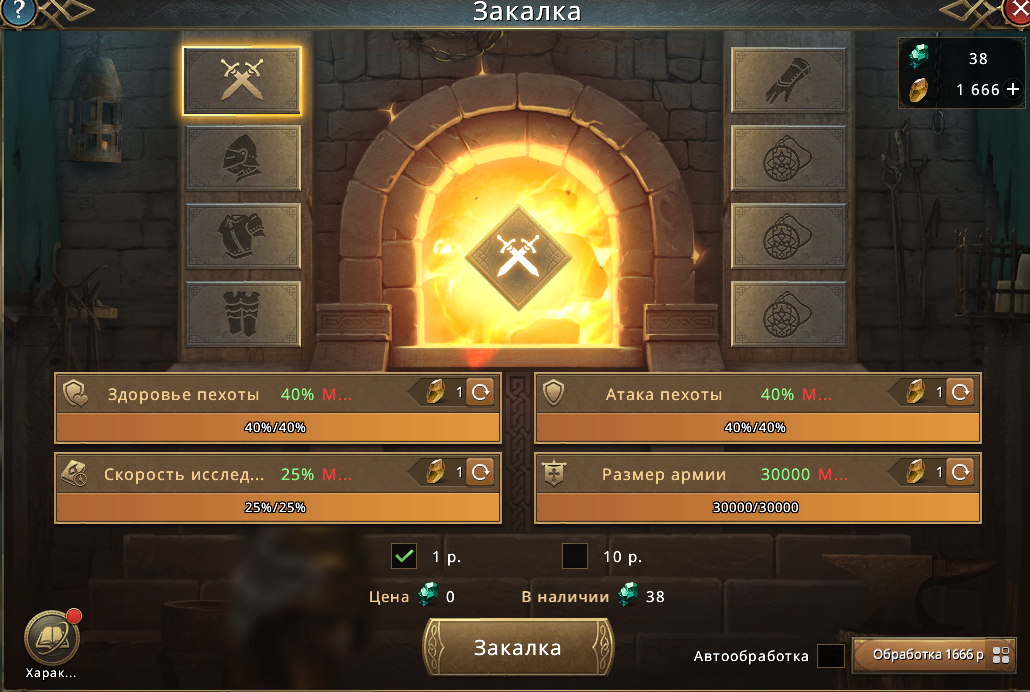This screenshot has height=692, width=1030.
Task: Close the Закалка window
Action: [x=1017, y=11]
